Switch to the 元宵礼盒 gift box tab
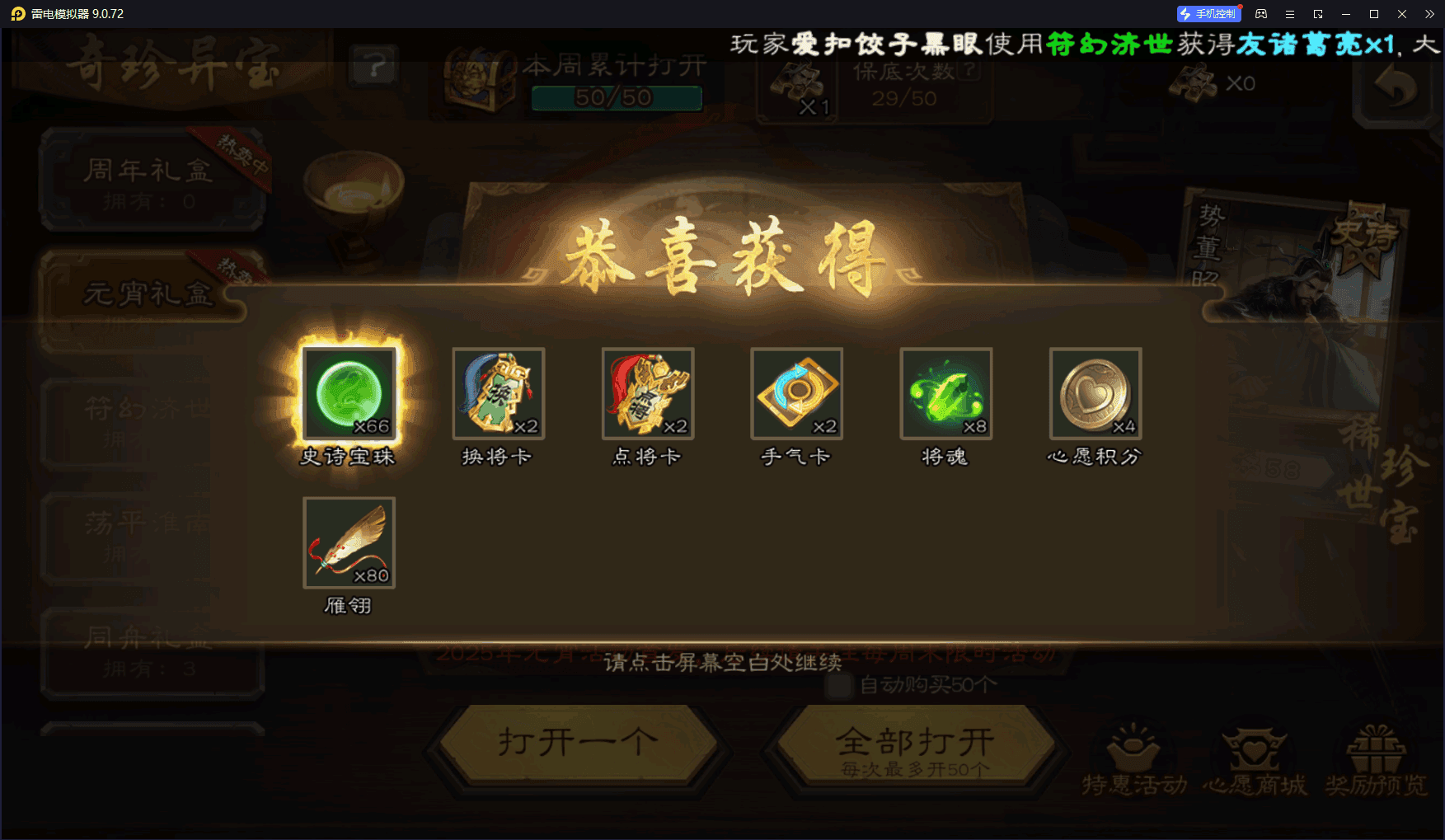 click(x=148, y=293)
